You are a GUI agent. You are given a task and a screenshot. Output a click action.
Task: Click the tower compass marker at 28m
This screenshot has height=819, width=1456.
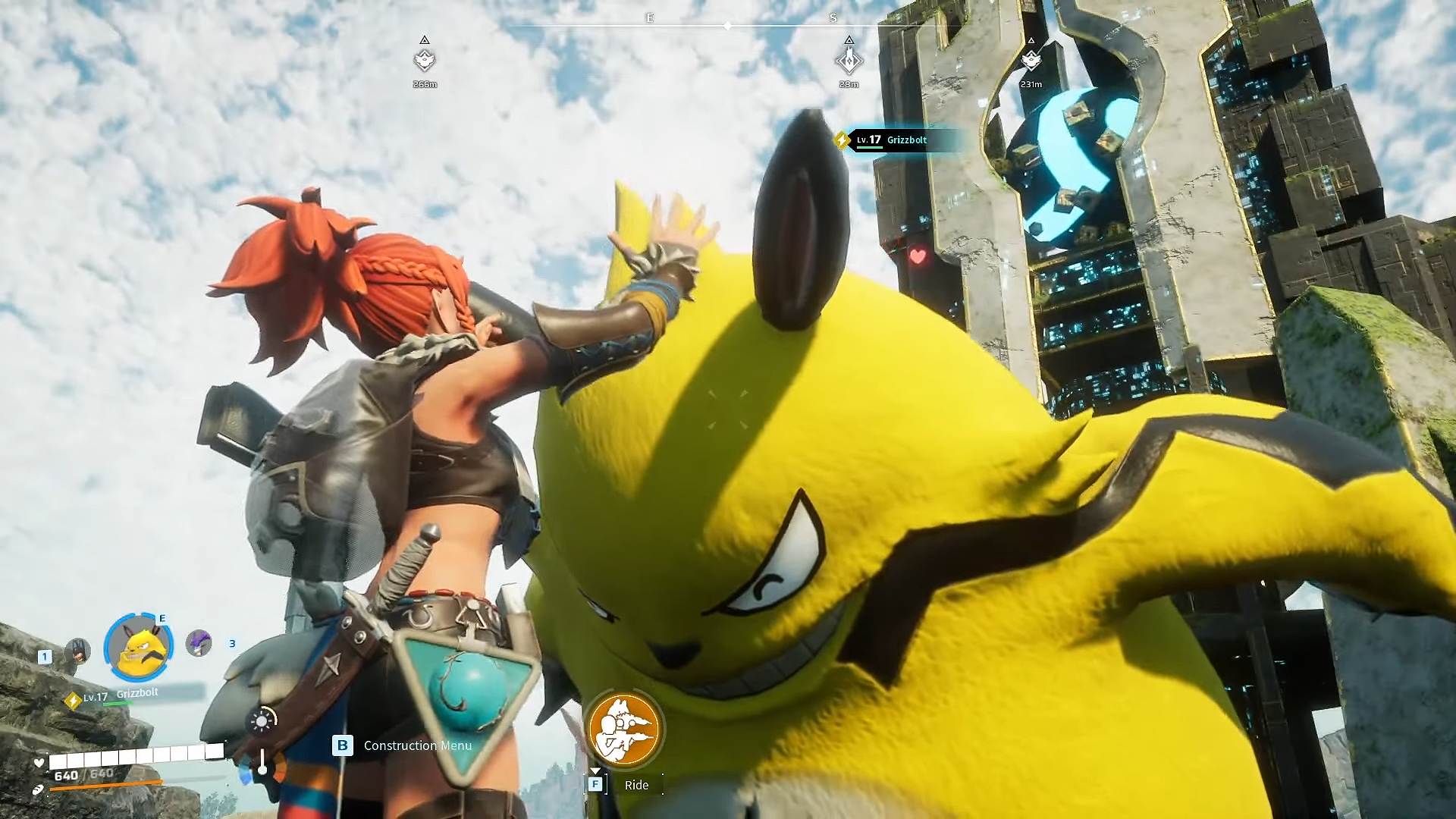click(849, 59)
